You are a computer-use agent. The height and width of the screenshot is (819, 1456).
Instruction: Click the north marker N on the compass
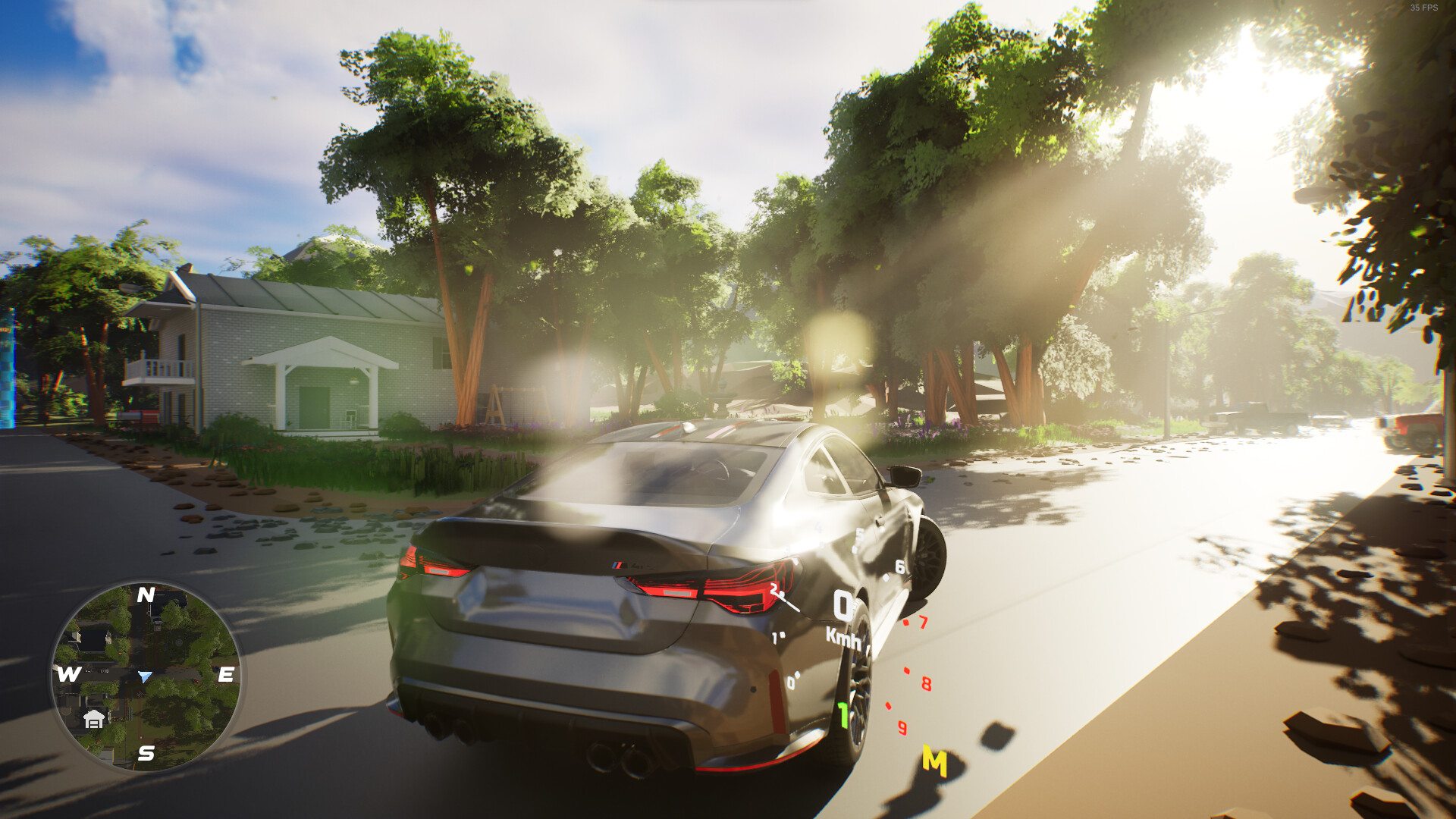(147, 596)
